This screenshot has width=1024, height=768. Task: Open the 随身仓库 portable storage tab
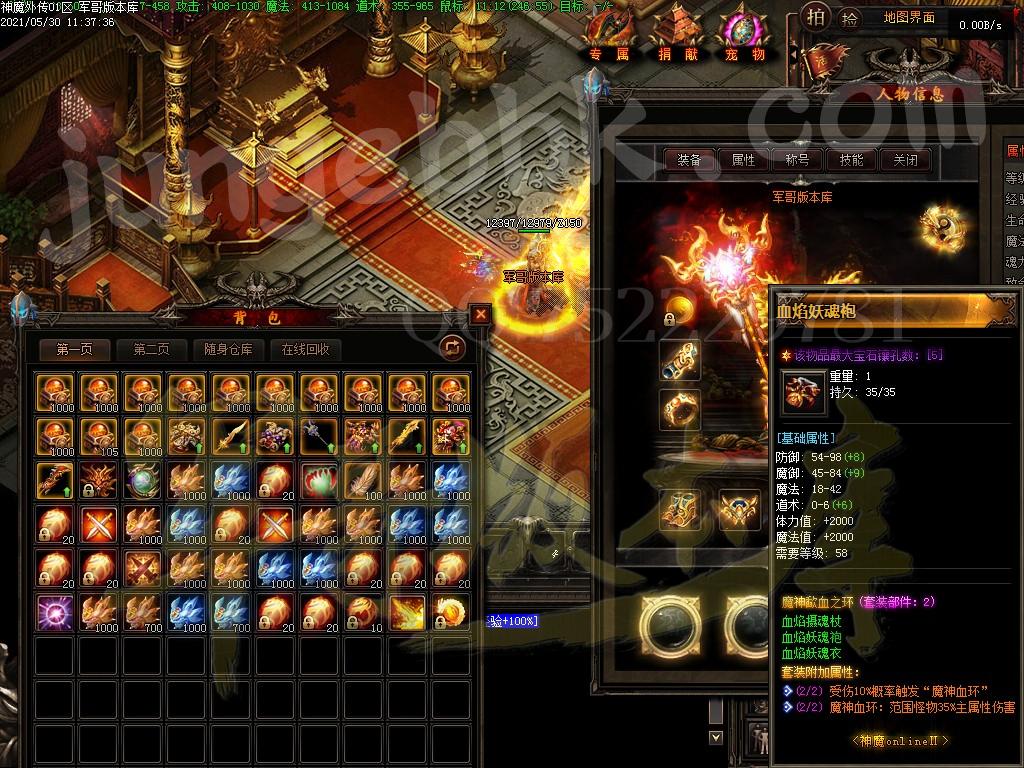227,349
